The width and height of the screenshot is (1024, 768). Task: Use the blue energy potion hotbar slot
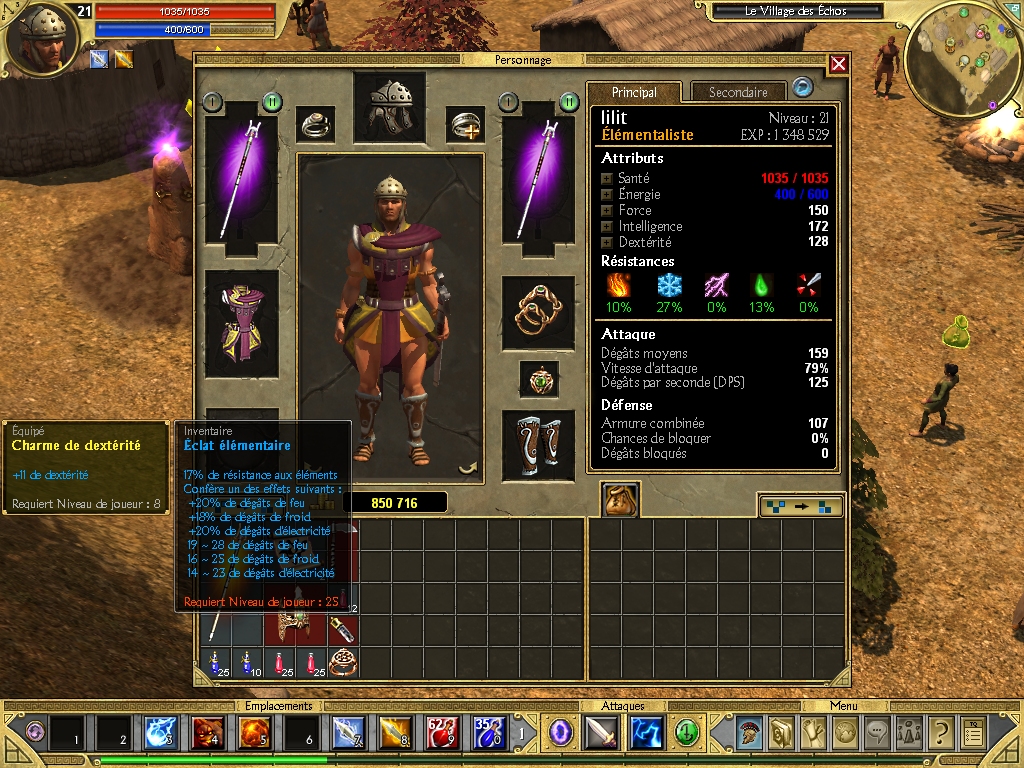click(488, 733)
